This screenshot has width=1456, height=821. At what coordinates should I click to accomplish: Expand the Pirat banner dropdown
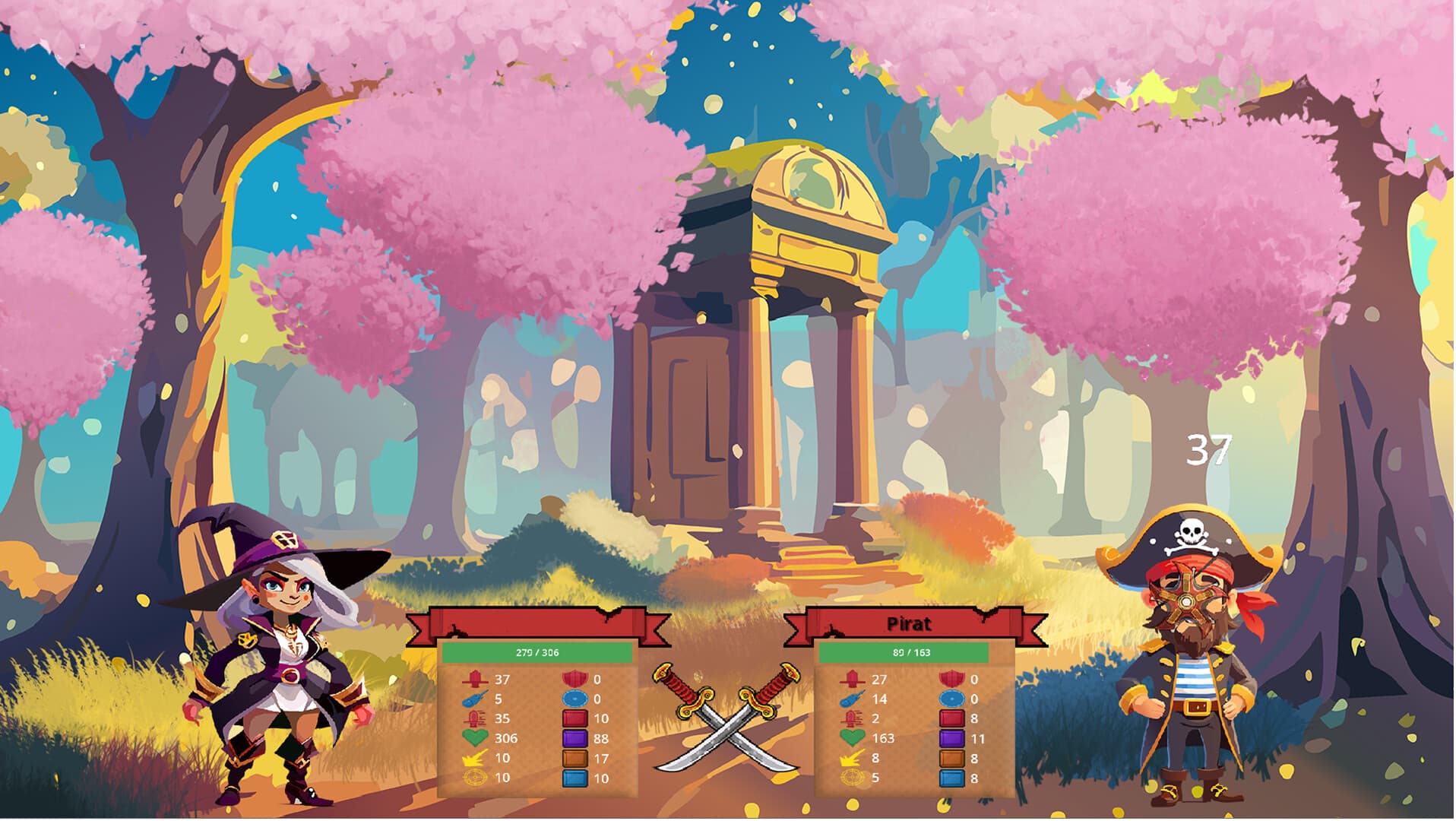(909, 623)
